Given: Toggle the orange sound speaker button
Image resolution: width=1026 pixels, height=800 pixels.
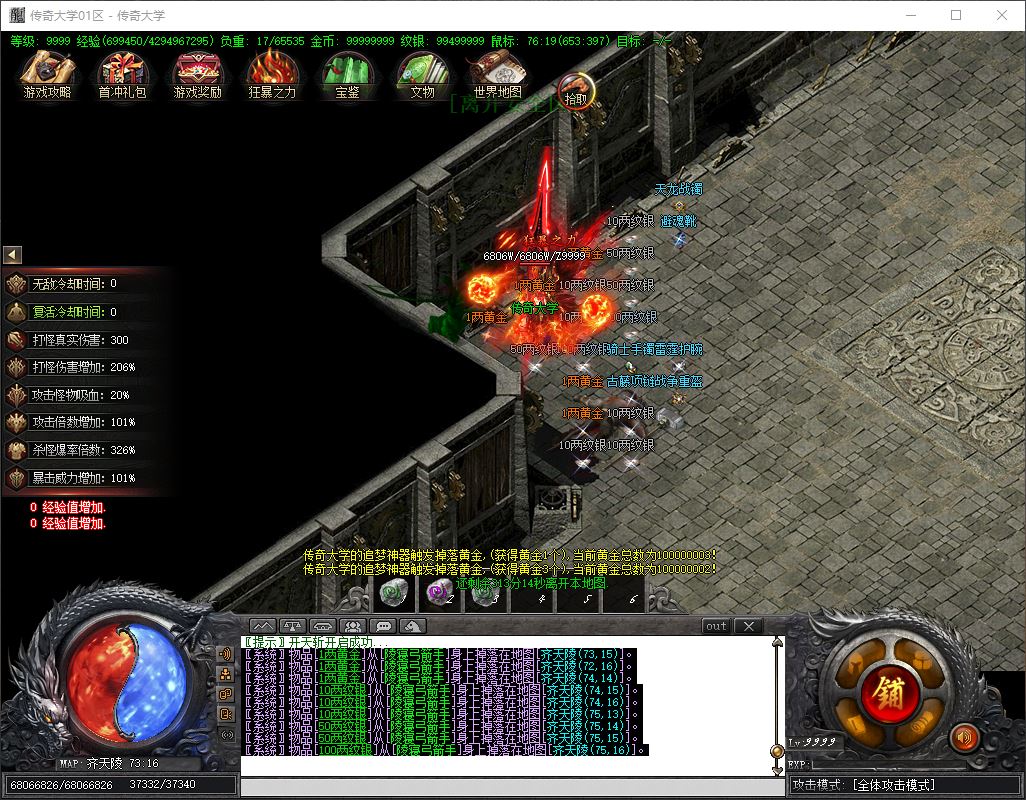Looking at the screenshot, I should (x=964, y=738).
